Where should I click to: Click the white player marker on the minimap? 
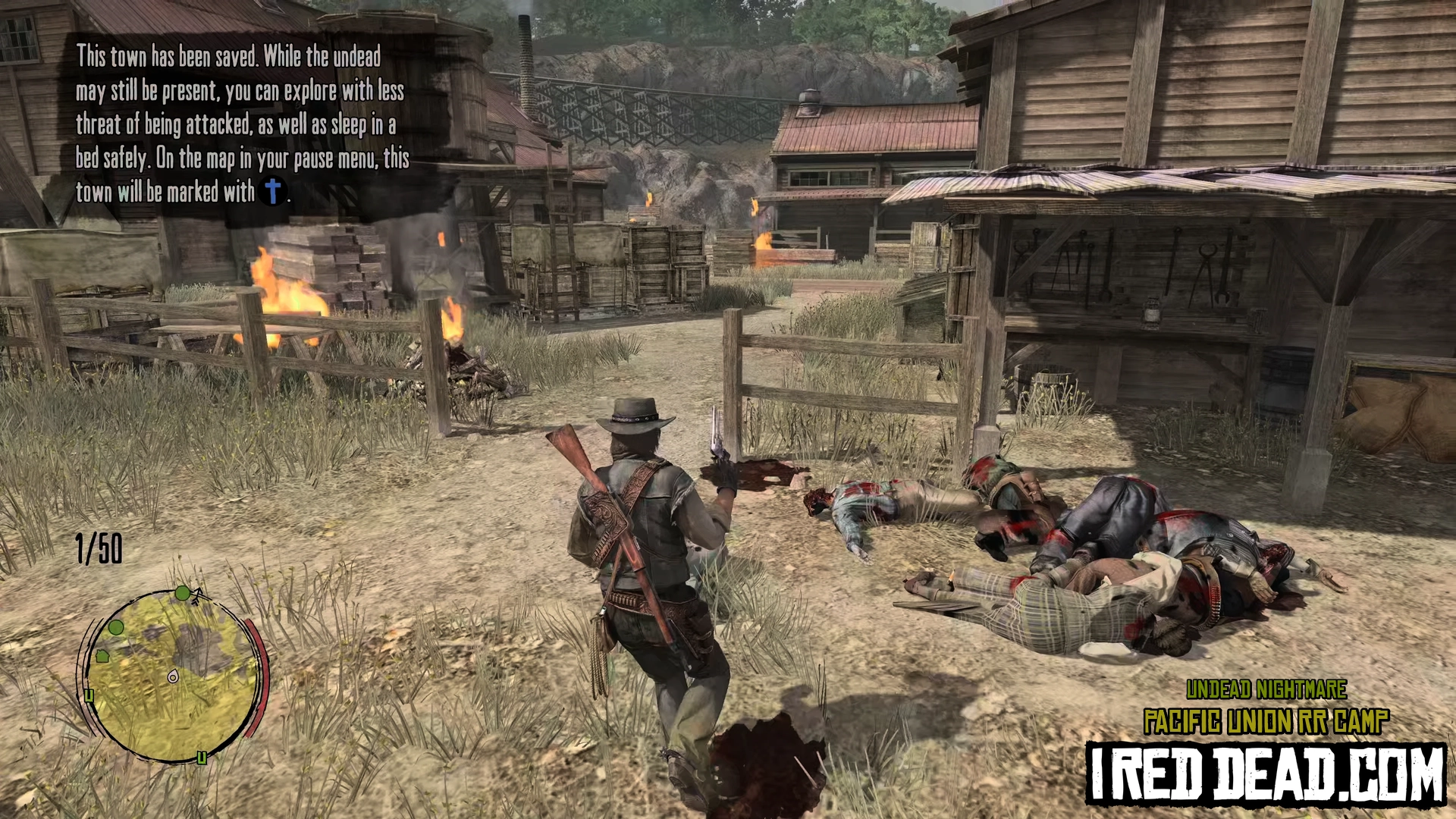[x=173, y=676]
